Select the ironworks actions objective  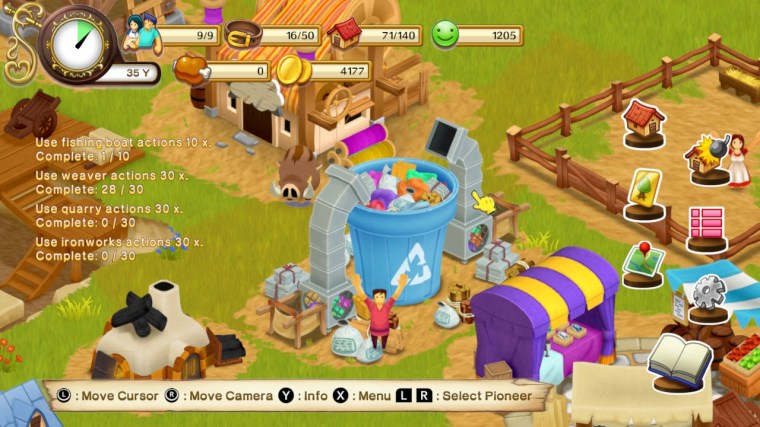coord(119,248)
